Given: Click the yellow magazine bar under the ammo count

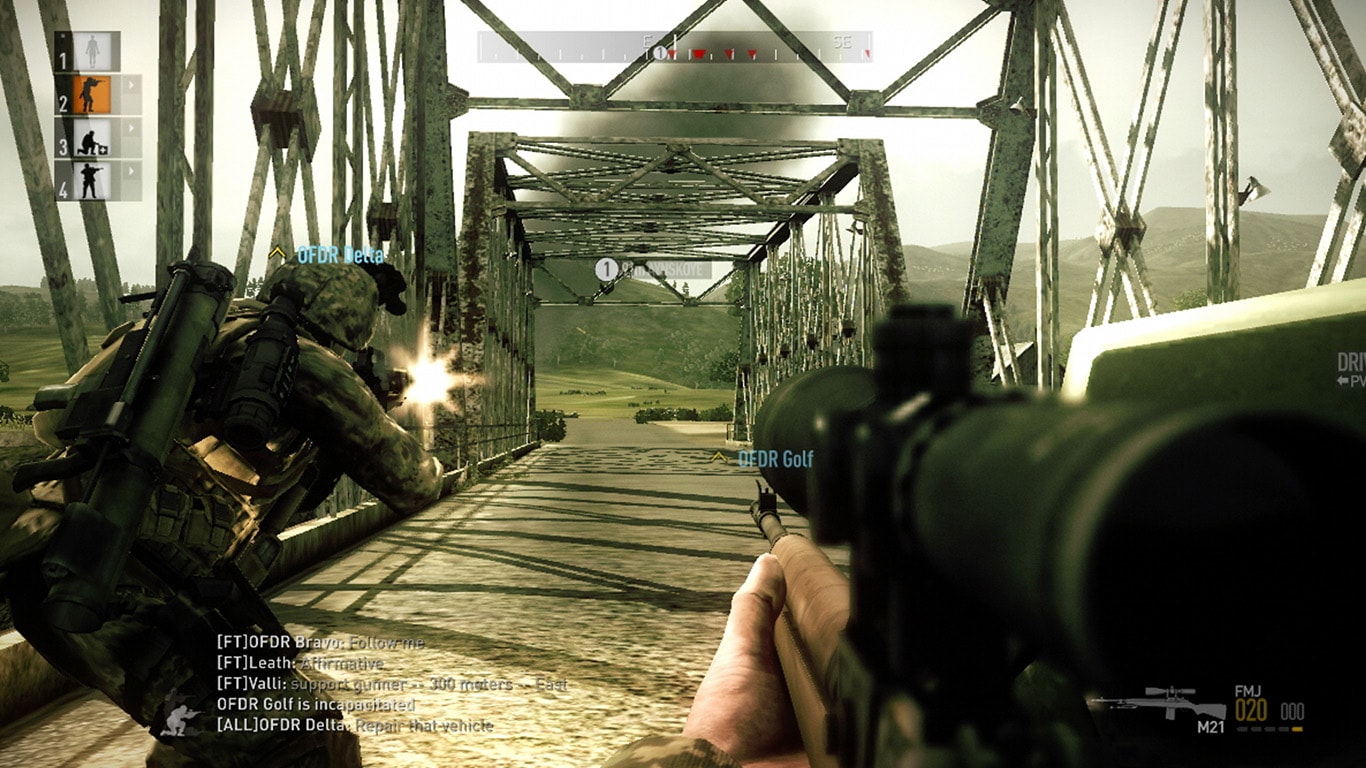Looking at the screenshot, I should pos(1297,729).
